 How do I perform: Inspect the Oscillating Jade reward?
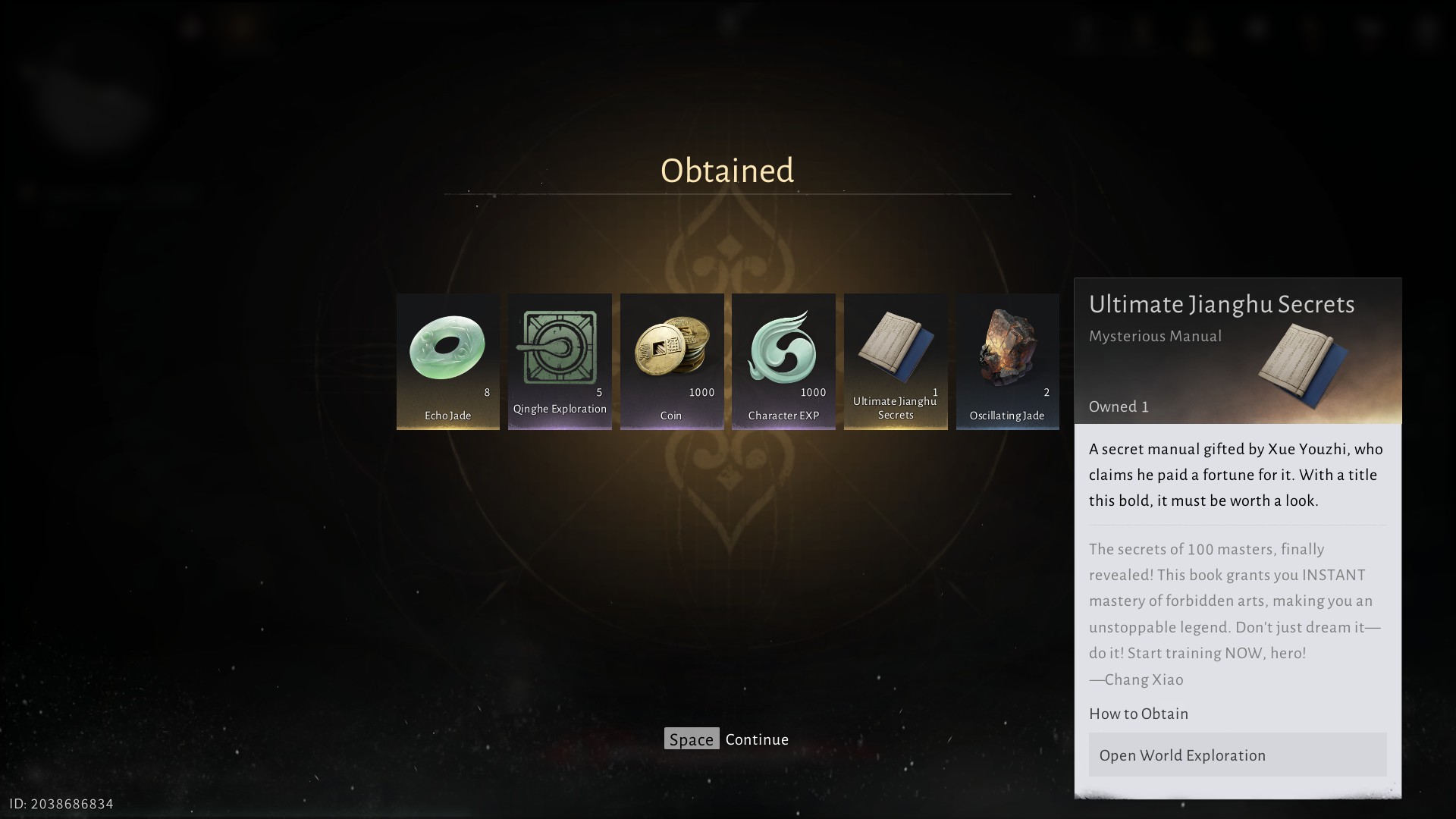point(1007,361)
